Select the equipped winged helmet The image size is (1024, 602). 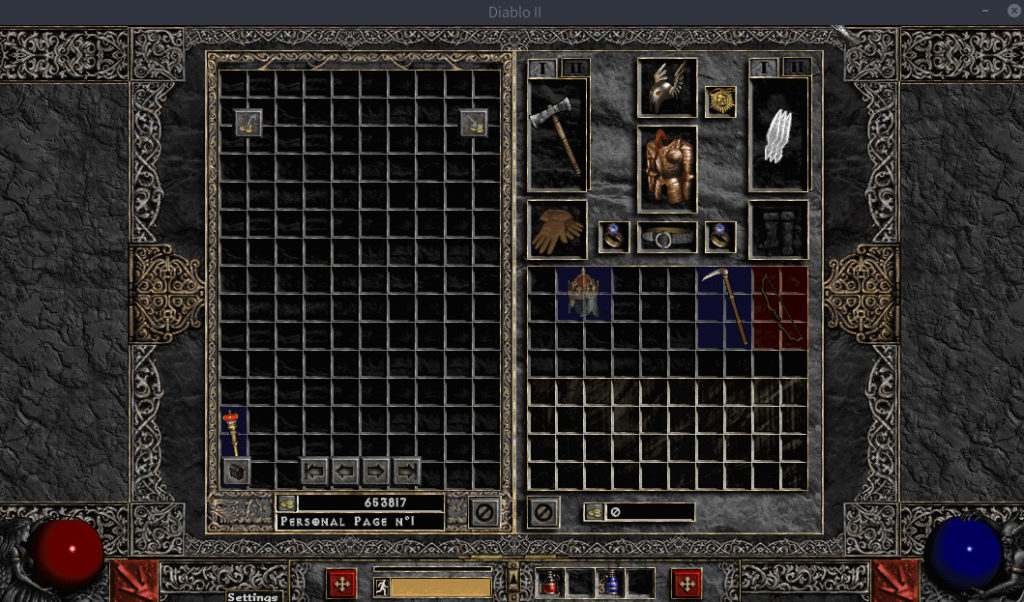click(667, 88)
